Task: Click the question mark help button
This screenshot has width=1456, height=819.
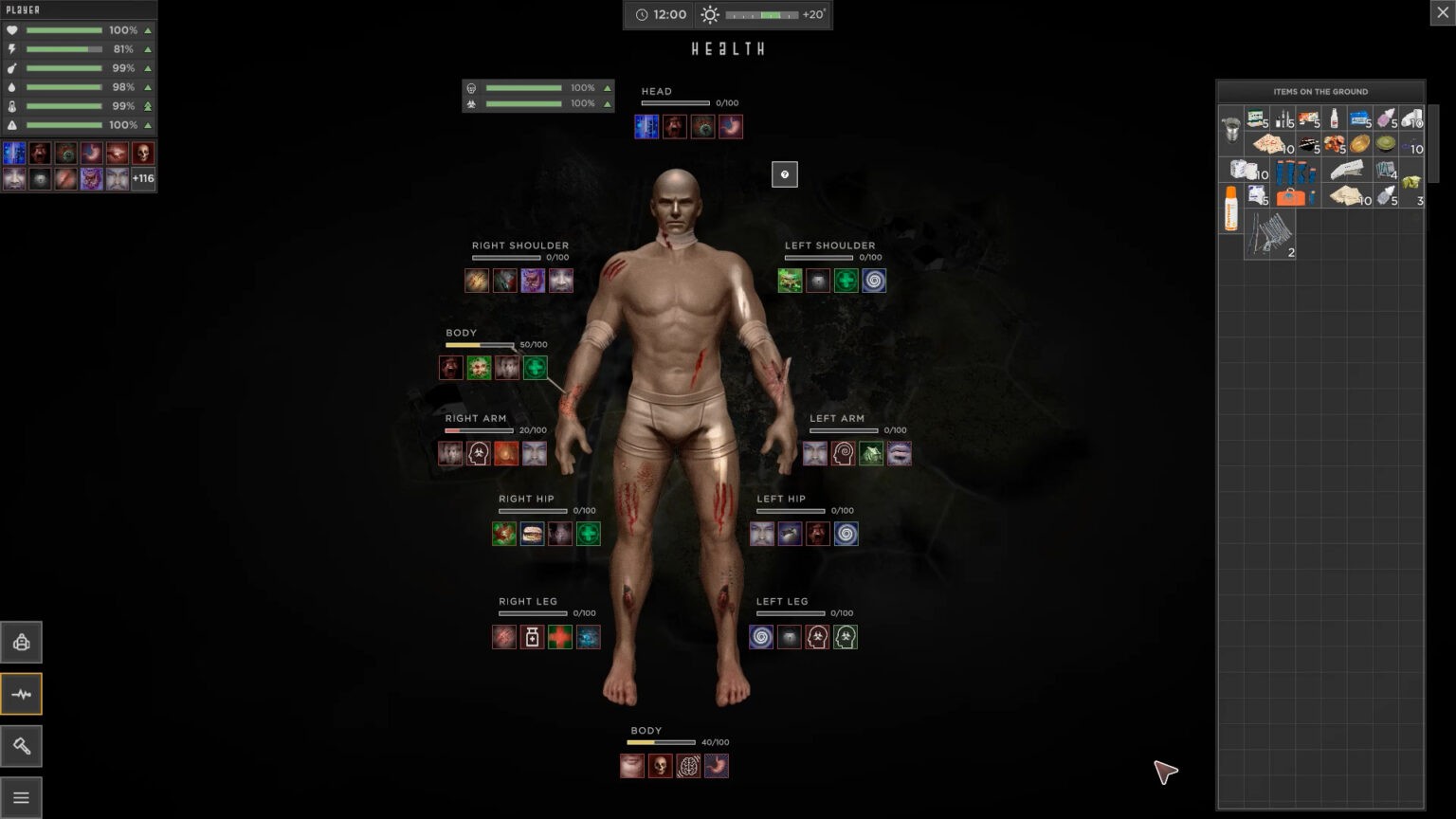Action: [784, 174]
